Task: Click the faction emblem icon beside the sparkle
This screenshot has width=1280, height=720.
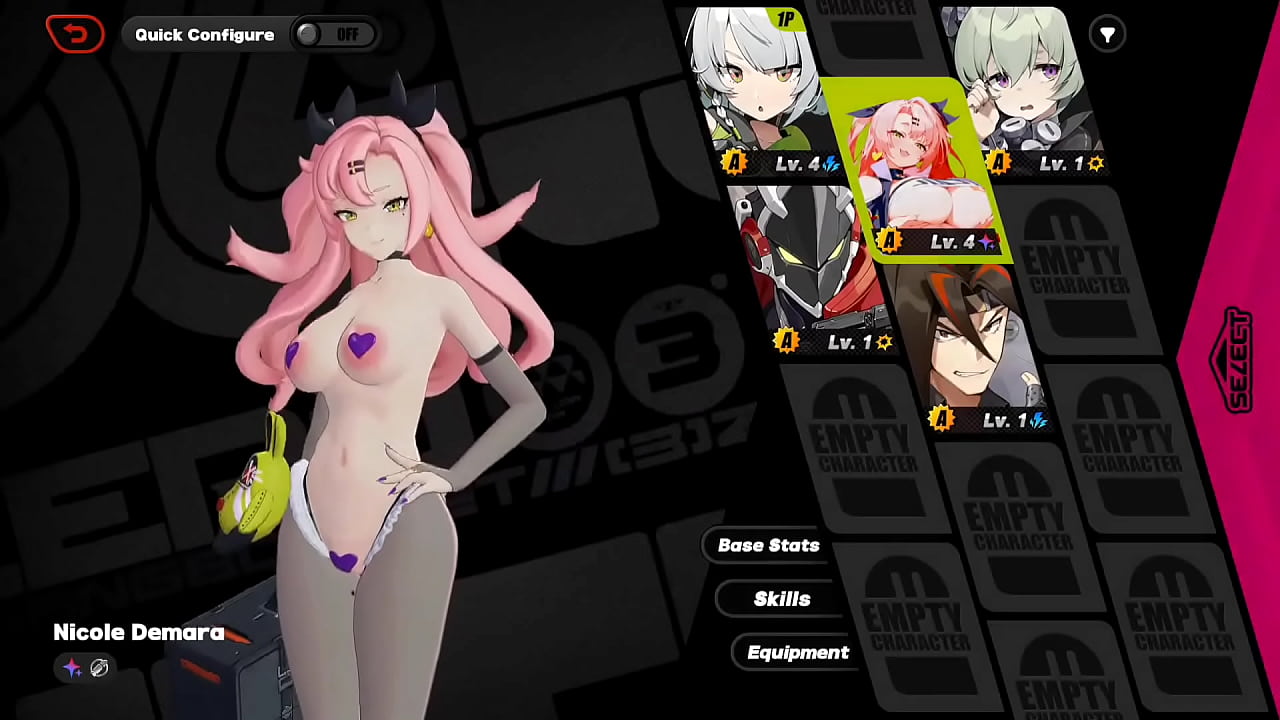Action: (x=99, y=669)
